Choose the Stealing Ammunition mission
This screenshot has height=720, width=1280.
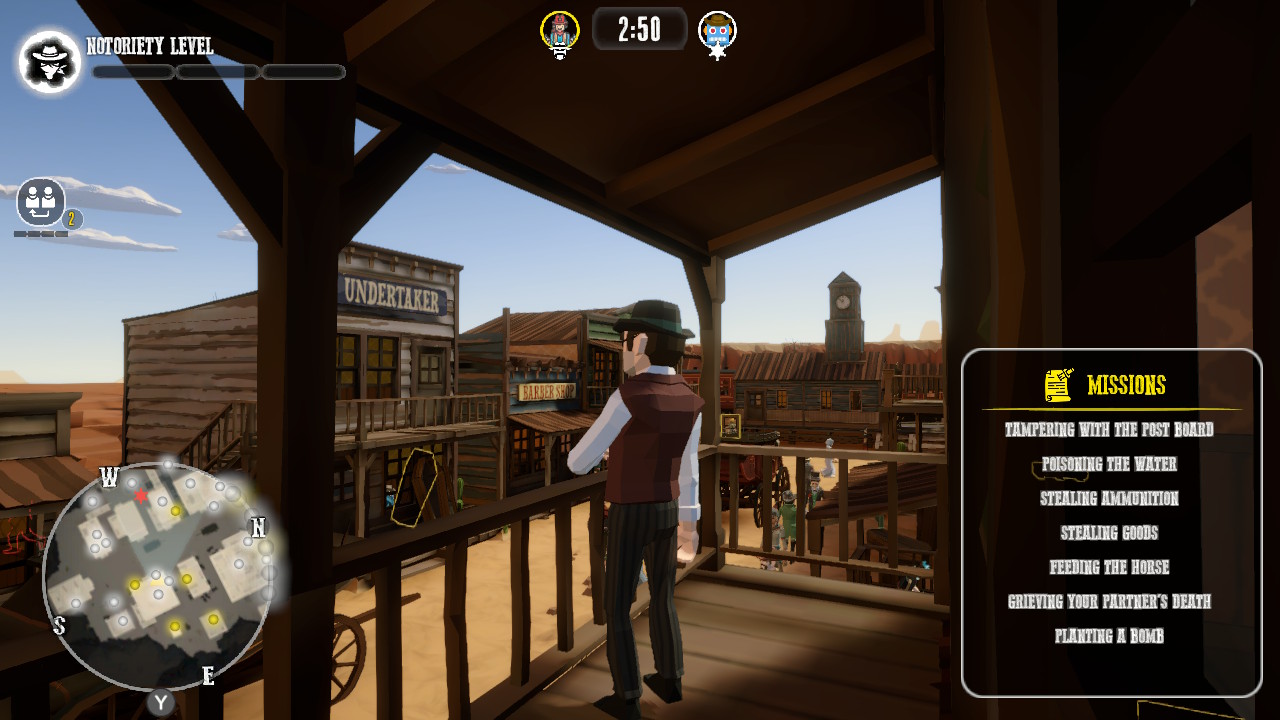click(1108, 498)
